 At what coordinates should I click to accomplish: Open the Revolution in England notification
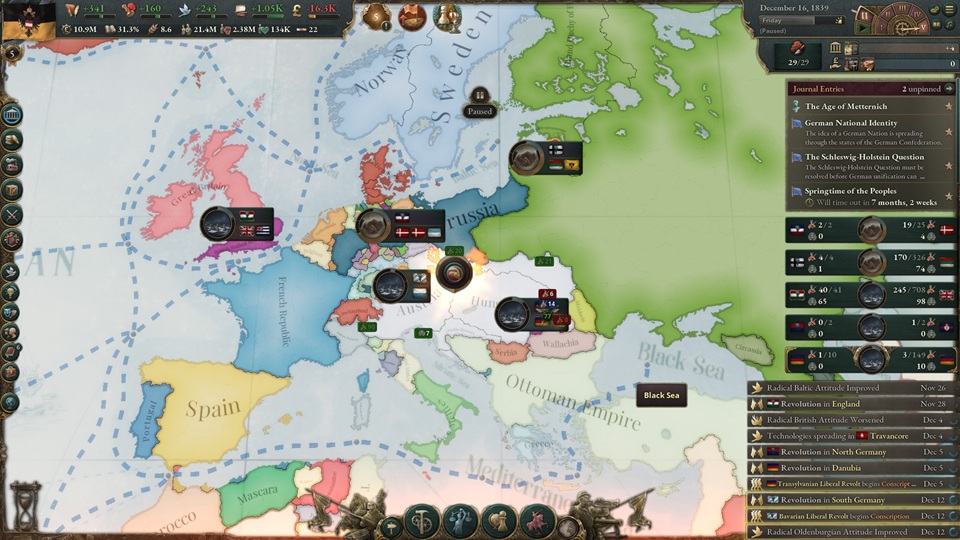850,403
